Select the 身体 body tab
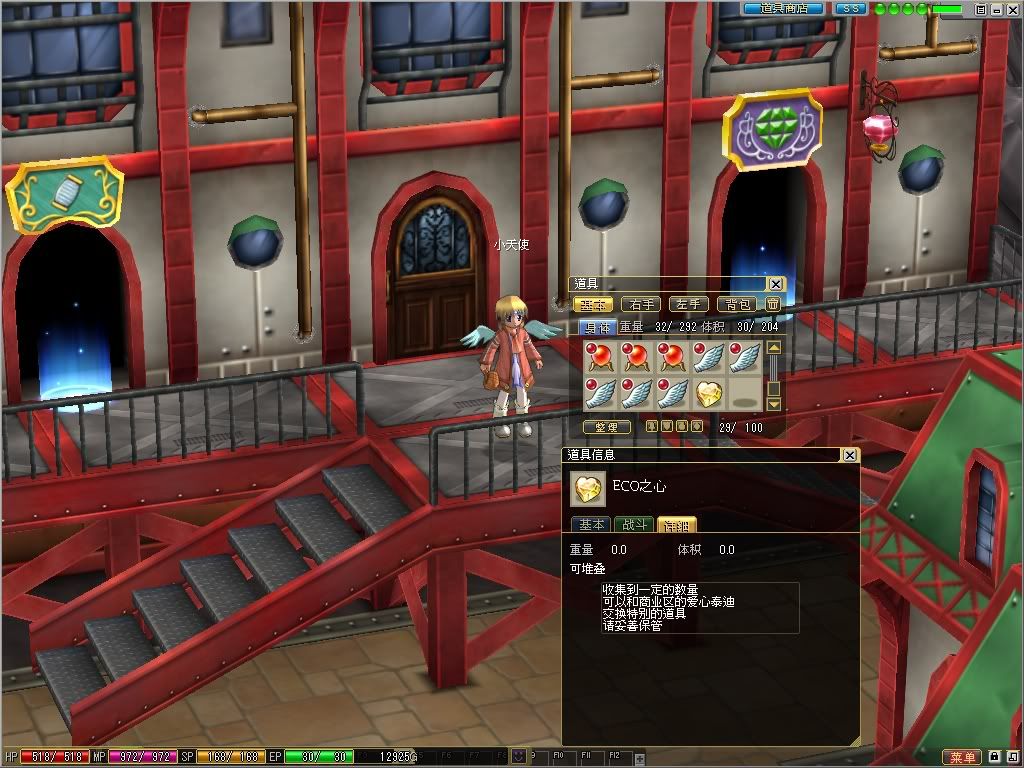 click(597, 326)
